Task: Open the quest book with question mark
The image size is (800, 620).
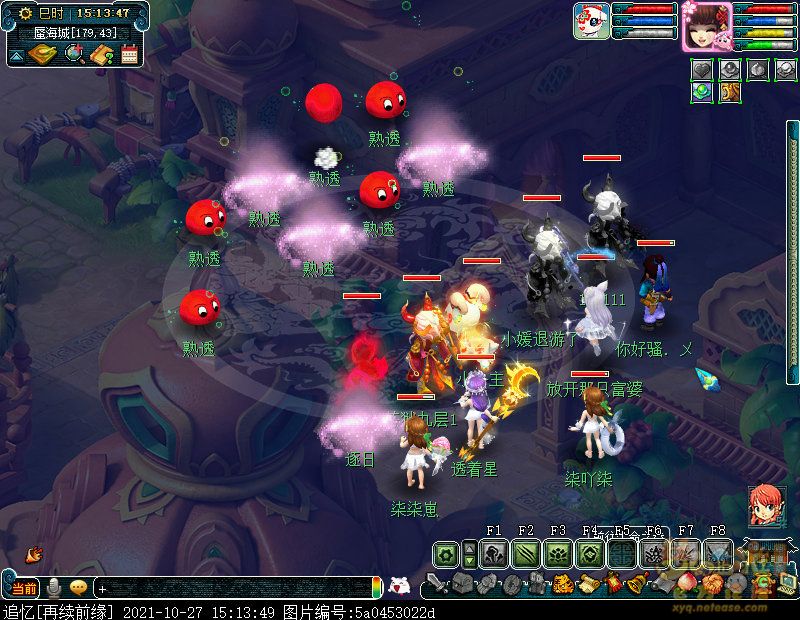Action: tap(101, 54)
